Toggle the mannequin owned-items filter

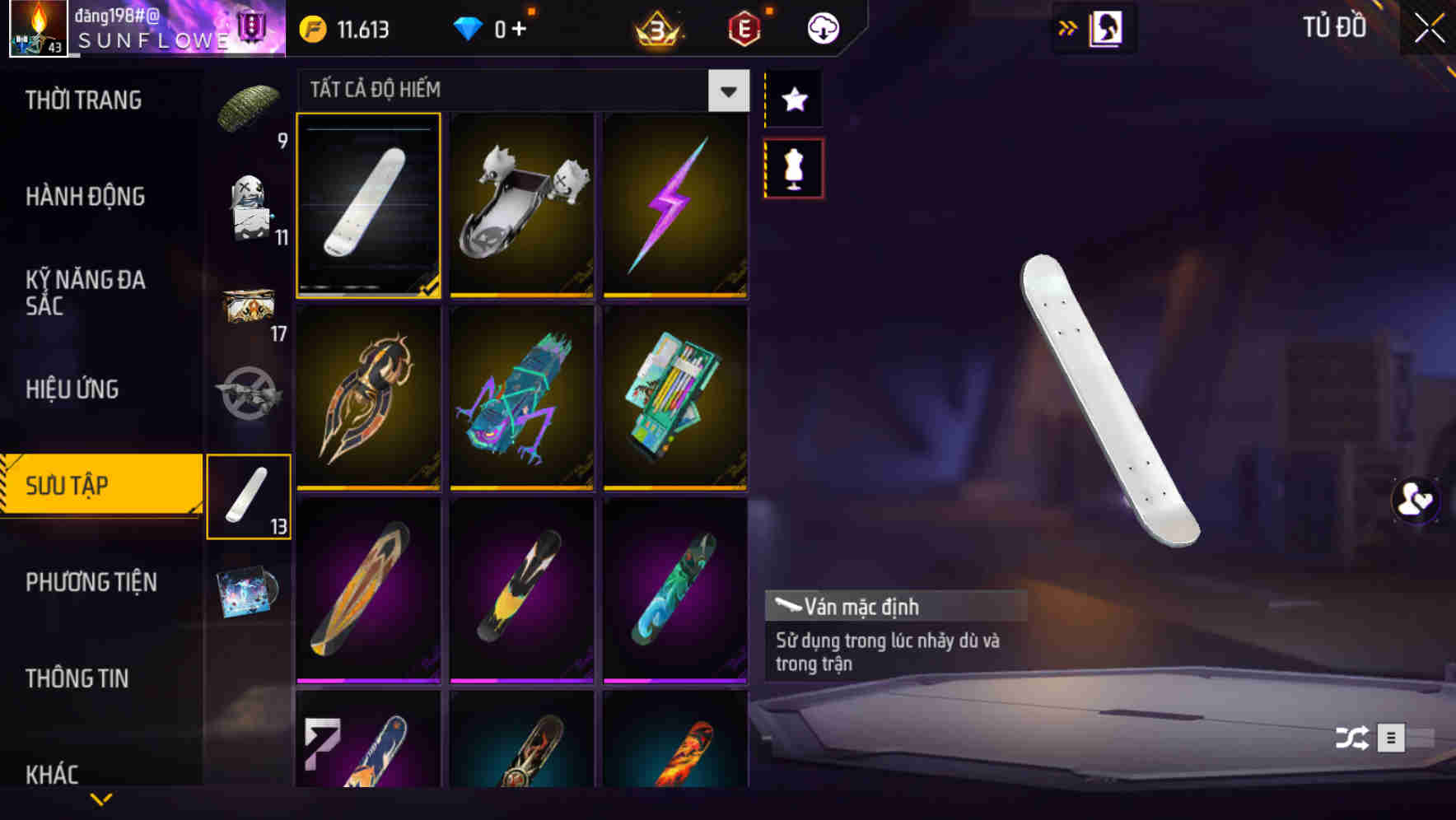pyautogui.click(x=793, y=167)
